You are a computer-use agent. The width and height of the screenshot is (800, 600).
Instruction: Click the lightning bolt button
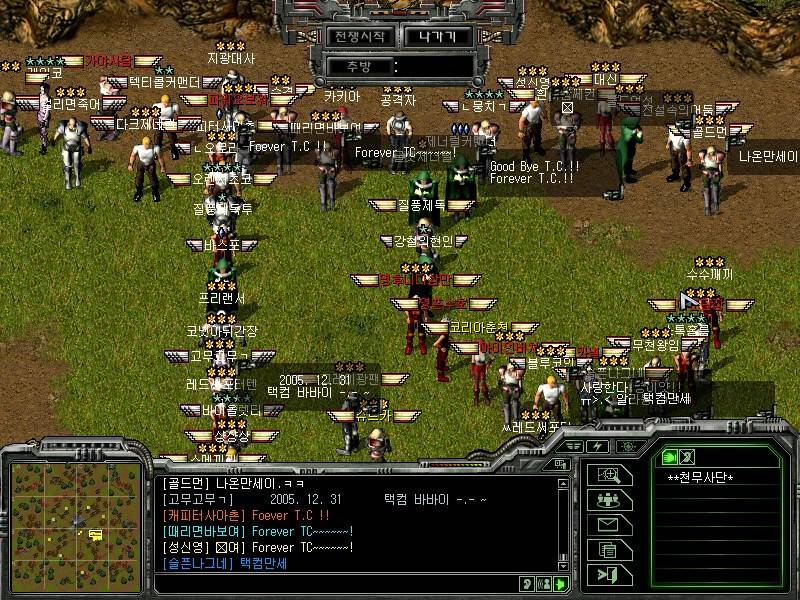(x=599, y=446)
